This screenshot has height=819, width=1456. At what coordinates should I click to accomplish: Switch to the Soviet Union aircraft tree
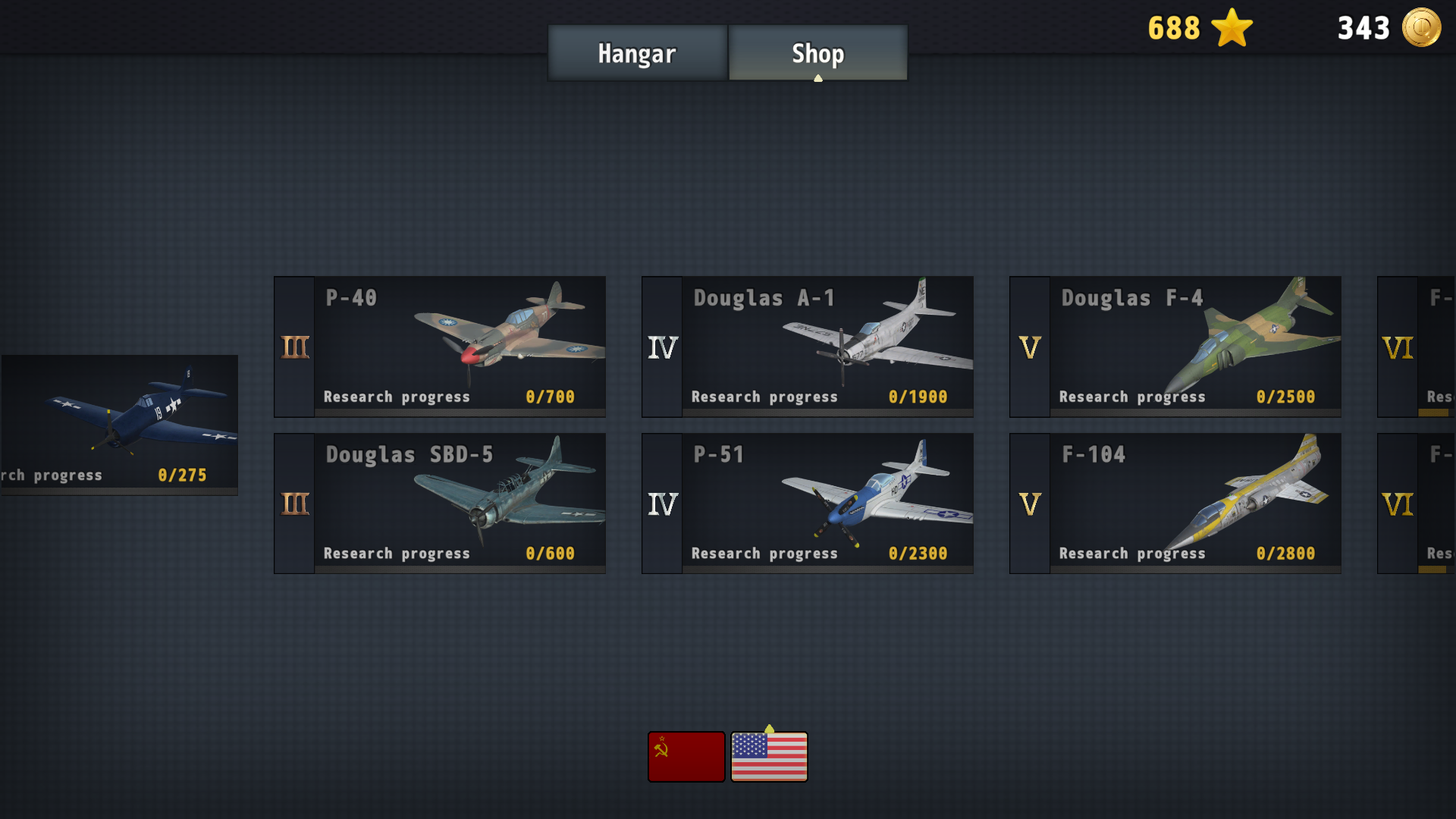coord(686,755)
